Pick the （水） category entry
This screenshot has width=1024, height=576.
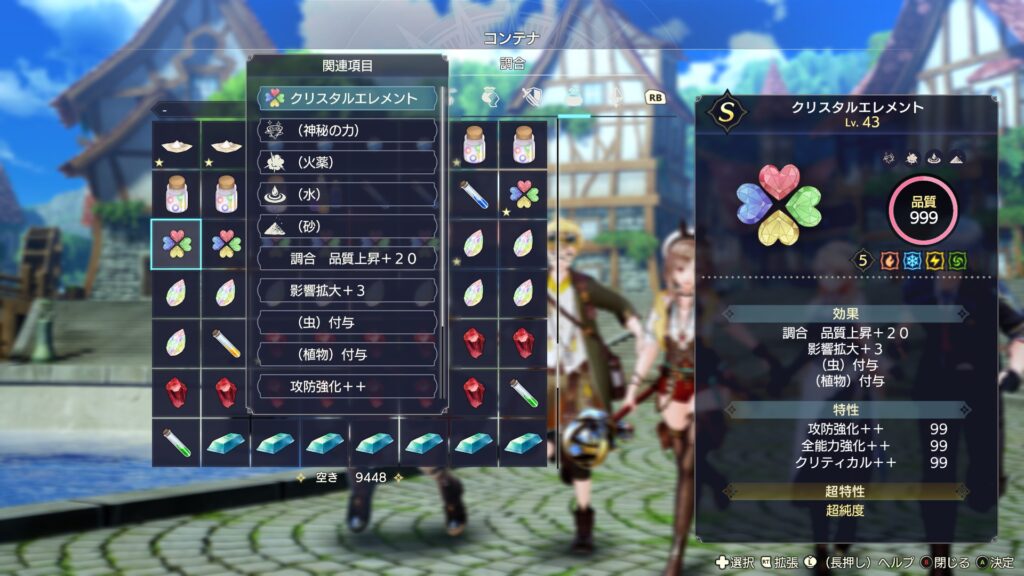point(347,194)
